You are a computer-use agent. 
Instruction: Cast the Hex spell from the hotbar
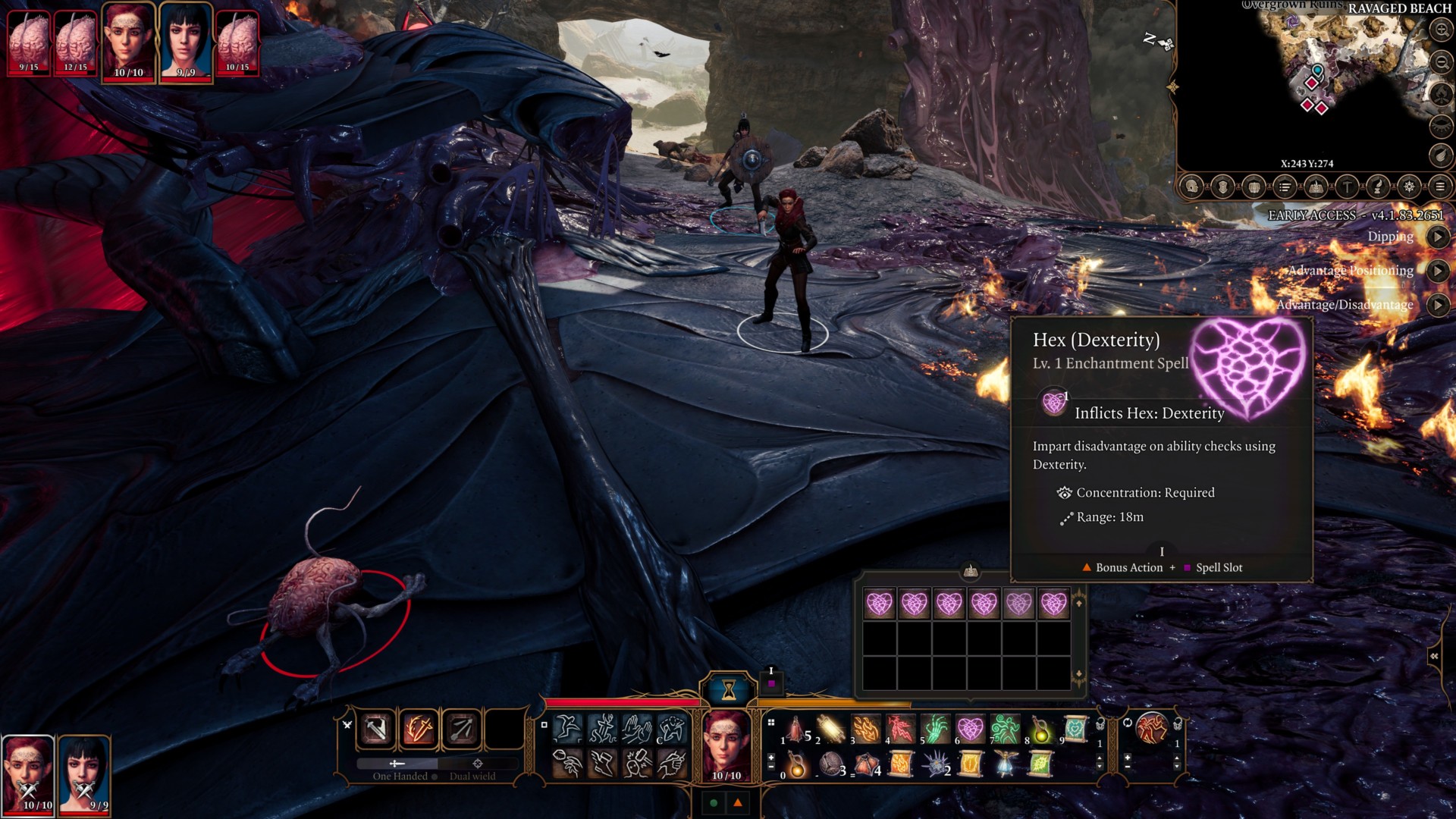pos(970,729)
